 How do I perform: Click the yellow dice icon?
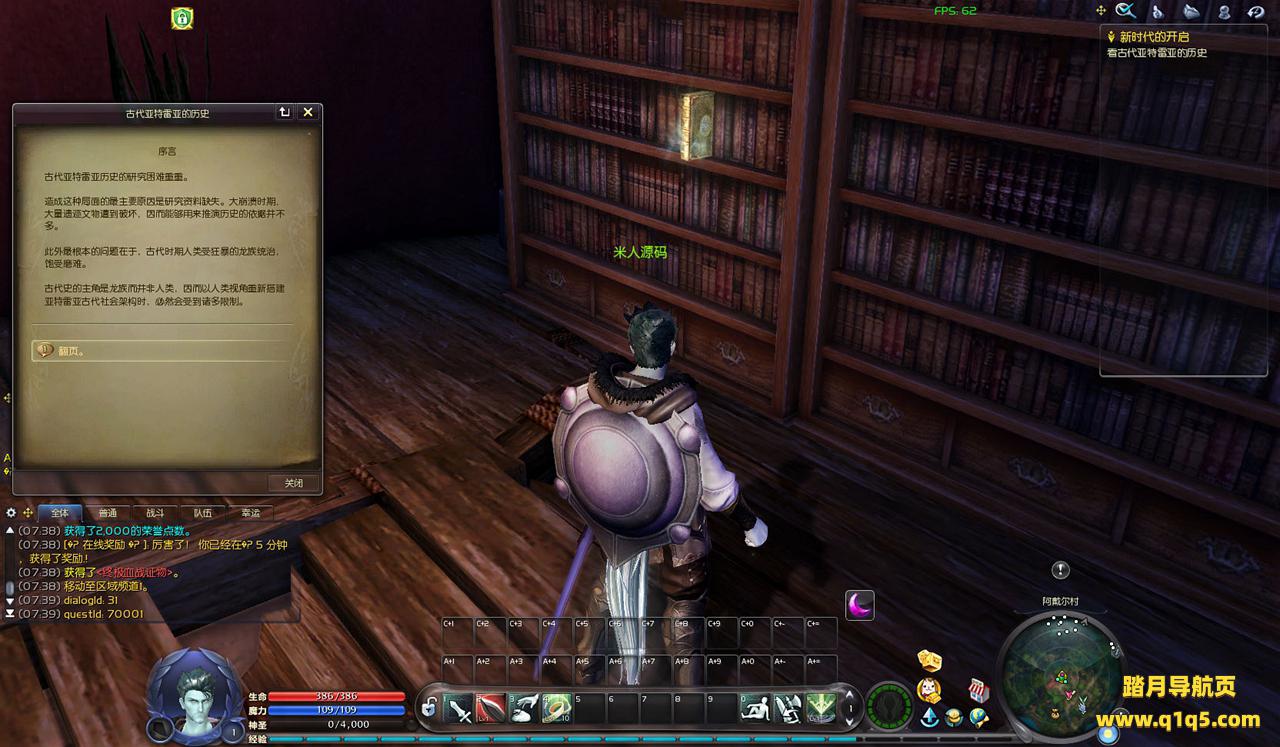(x=930, y=661)
